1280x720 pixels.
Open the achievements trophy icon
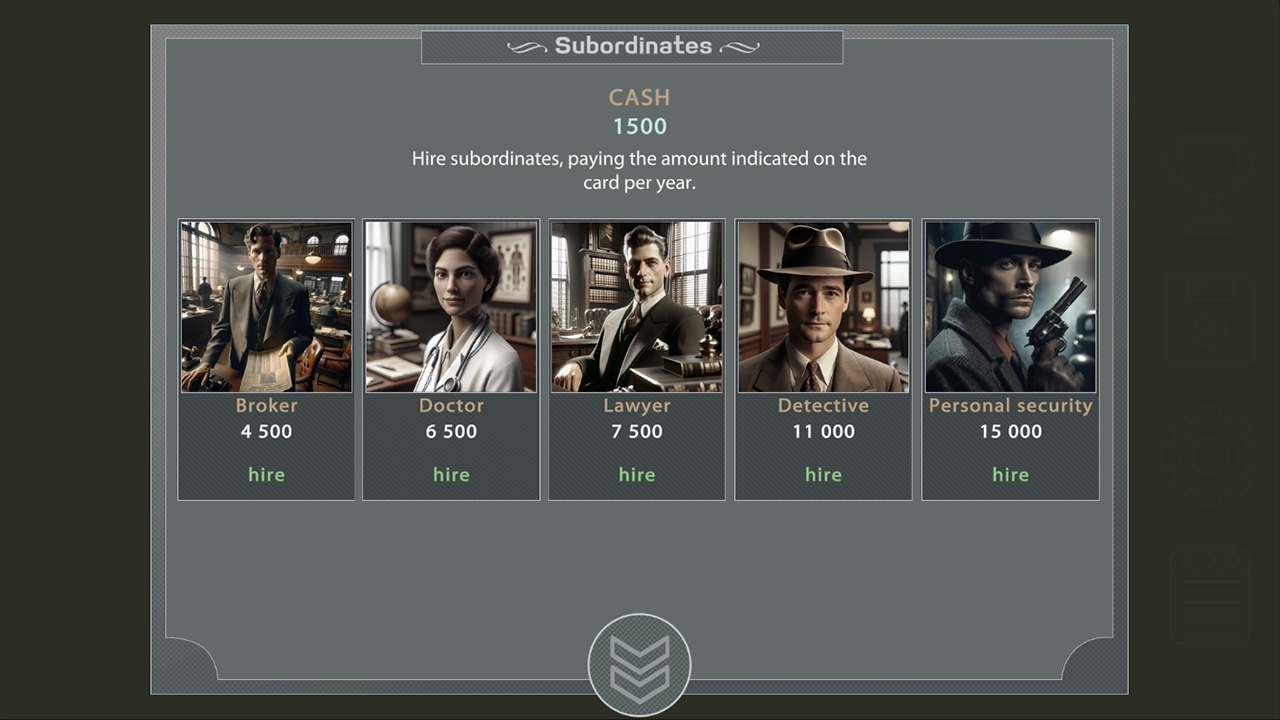(x=1210, y=186)
